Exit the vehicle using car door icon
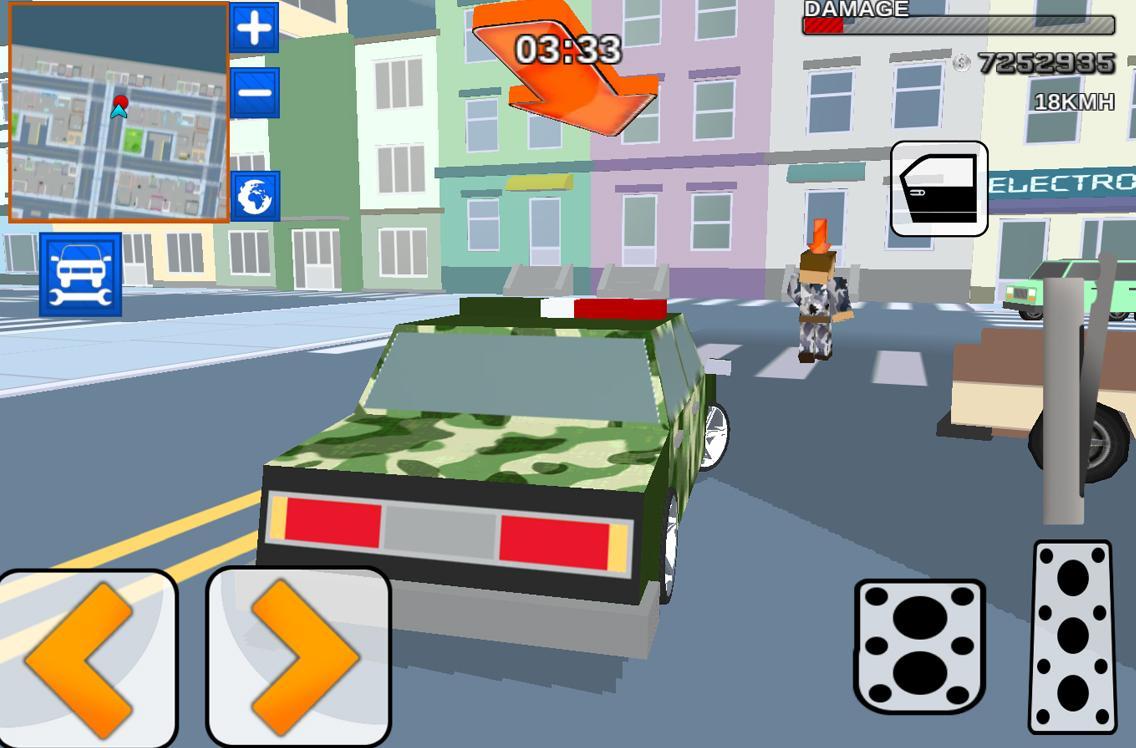Image resolution: width=1136 pixels, height=748 pixels. point(939,189)
